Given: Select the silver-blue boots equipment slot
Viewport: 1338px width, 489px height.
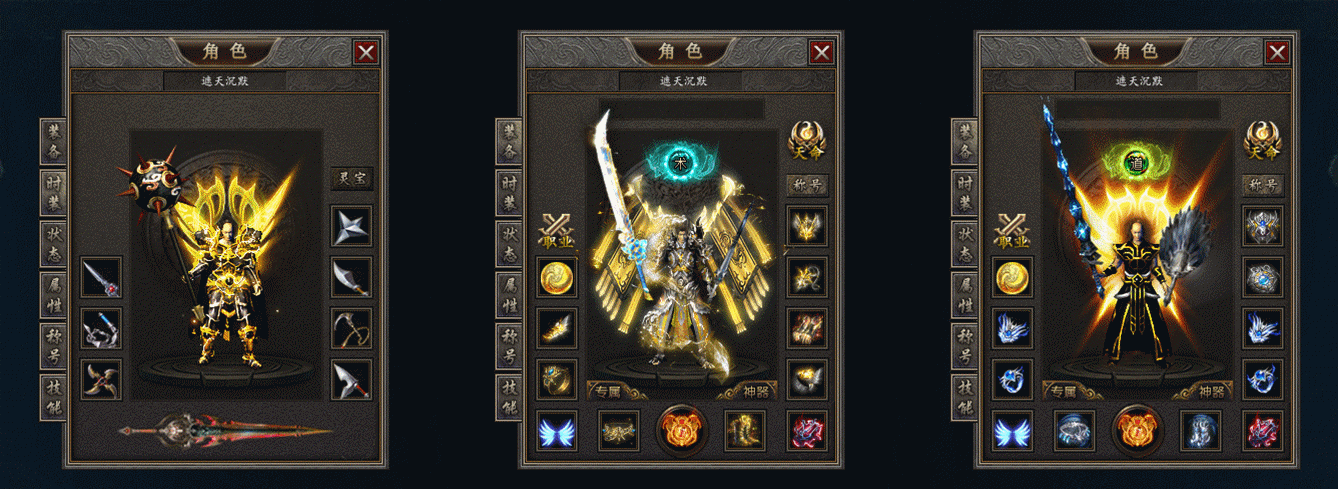Looking at the screenshot, I should (x=1200, y=430).
